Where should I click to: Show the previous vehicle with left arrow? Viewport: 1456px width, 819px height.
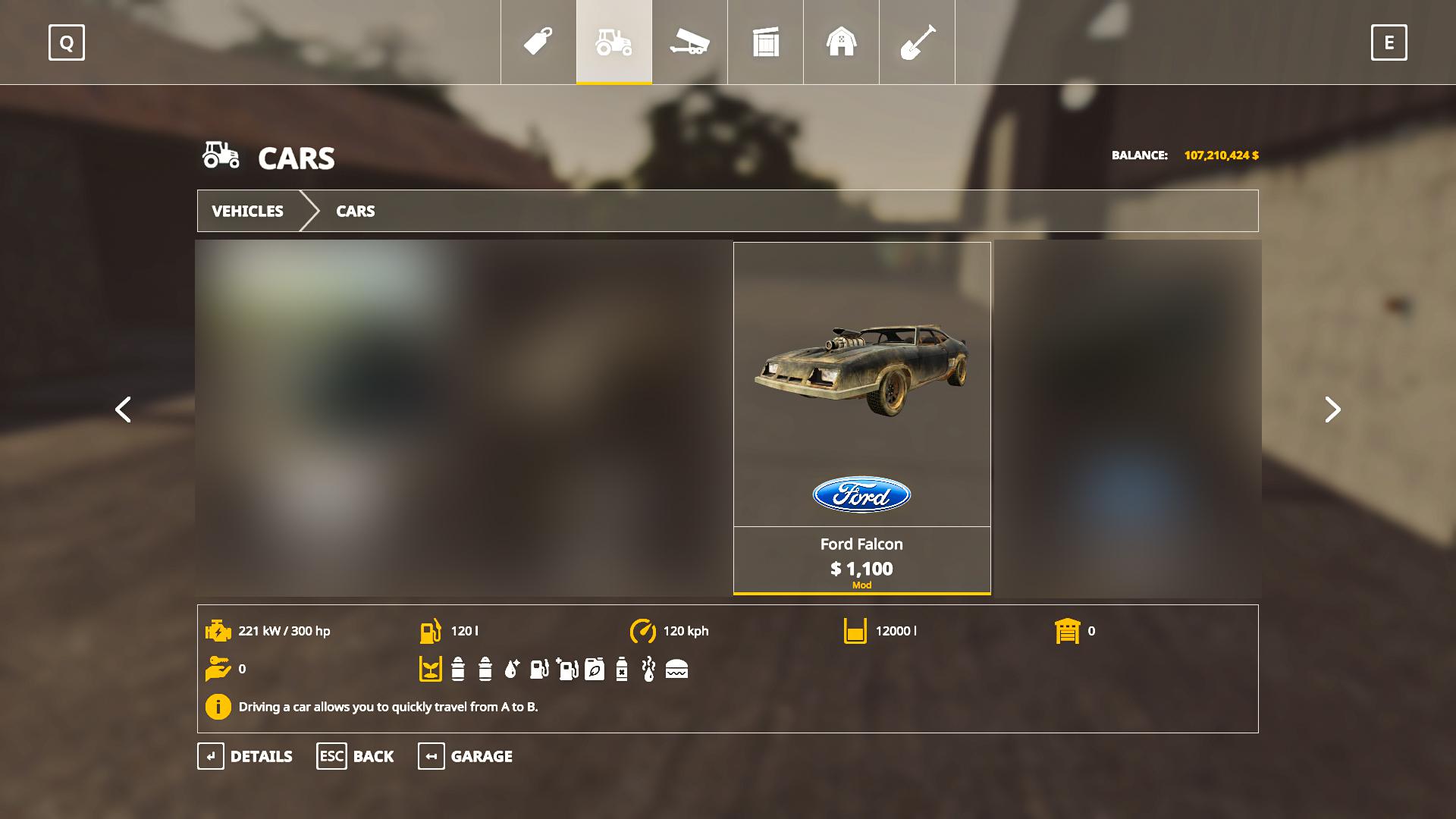coord(123,409)
